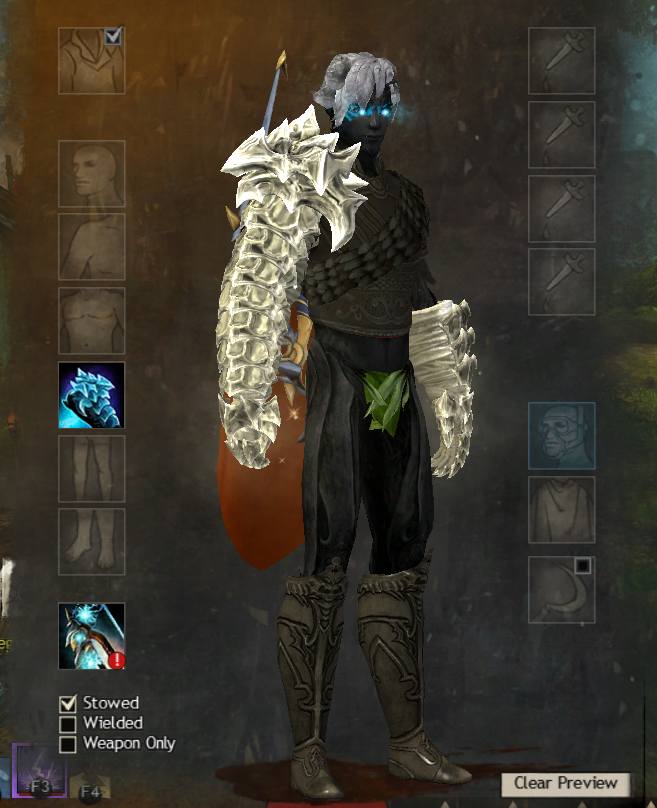The height and width of the screenshot is (808, 657).
Task: Select the foot armor slot
Action: [x=91, y=541]
